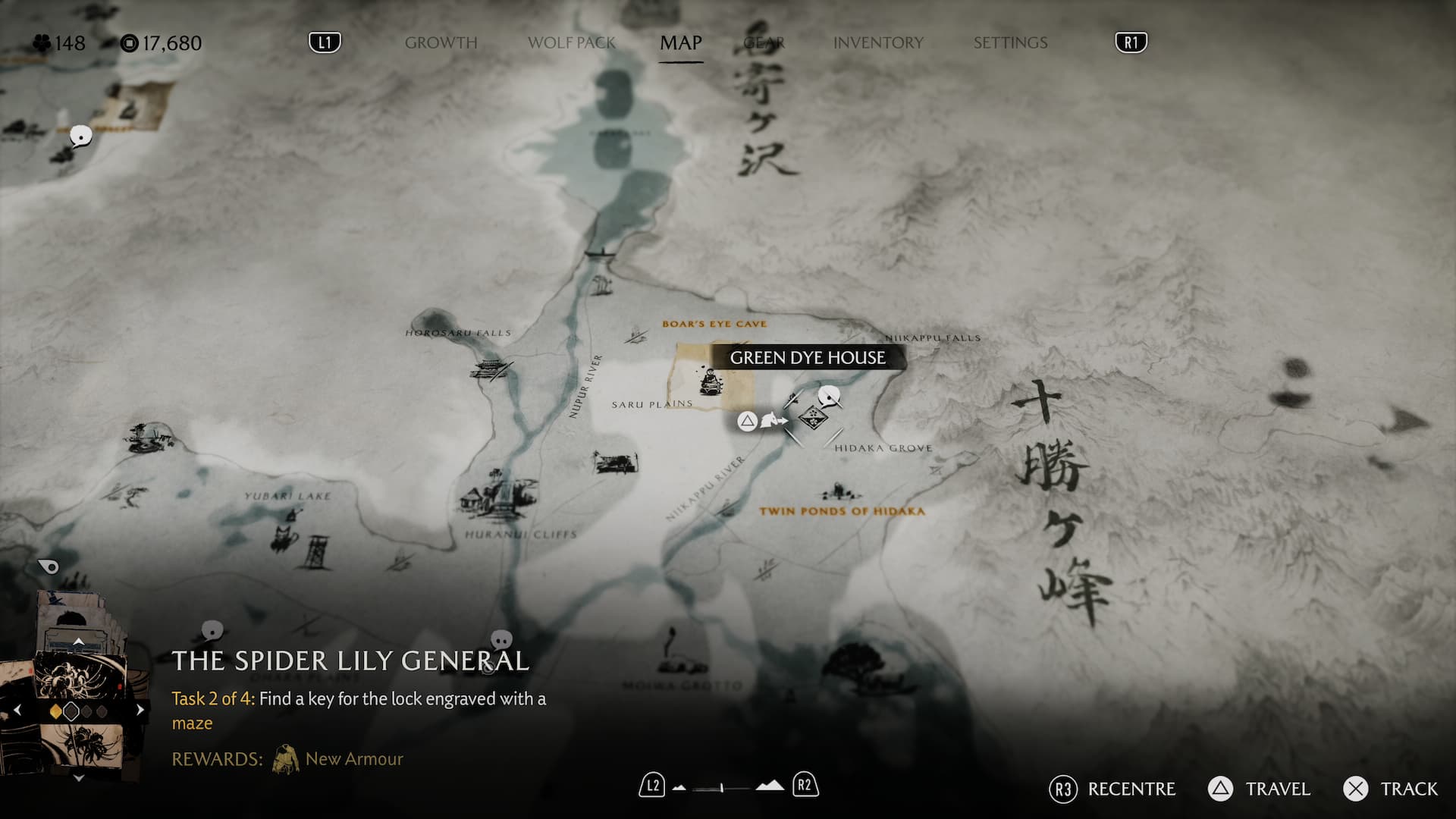Screen dimensions: 1456x819
Task: Show the previous quest card with left arrow
Action: (x=17, y=711)
